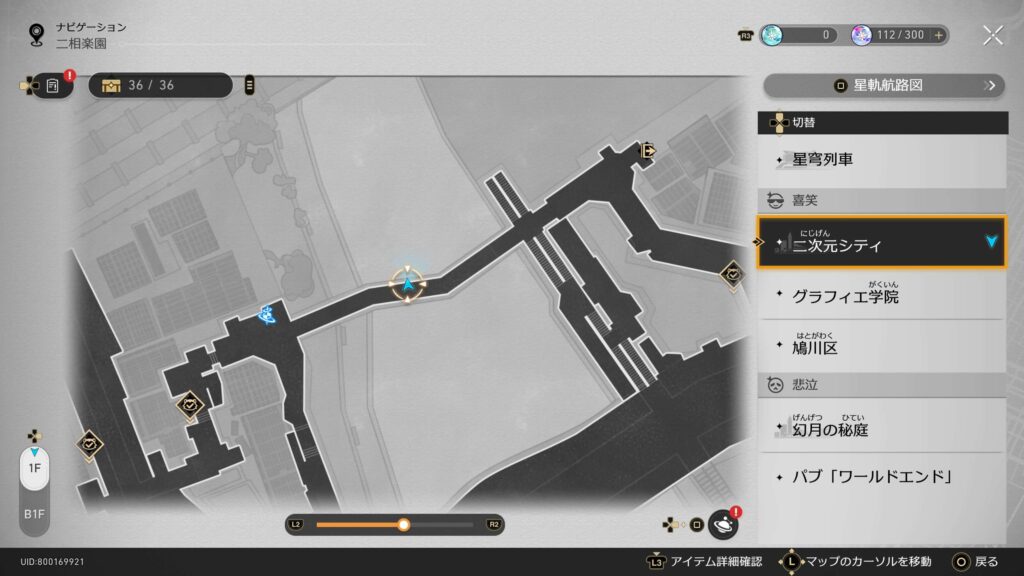Open the 幻月の秘庭 area map
This screenshot has height=576, width=1024.
point(881,429)
